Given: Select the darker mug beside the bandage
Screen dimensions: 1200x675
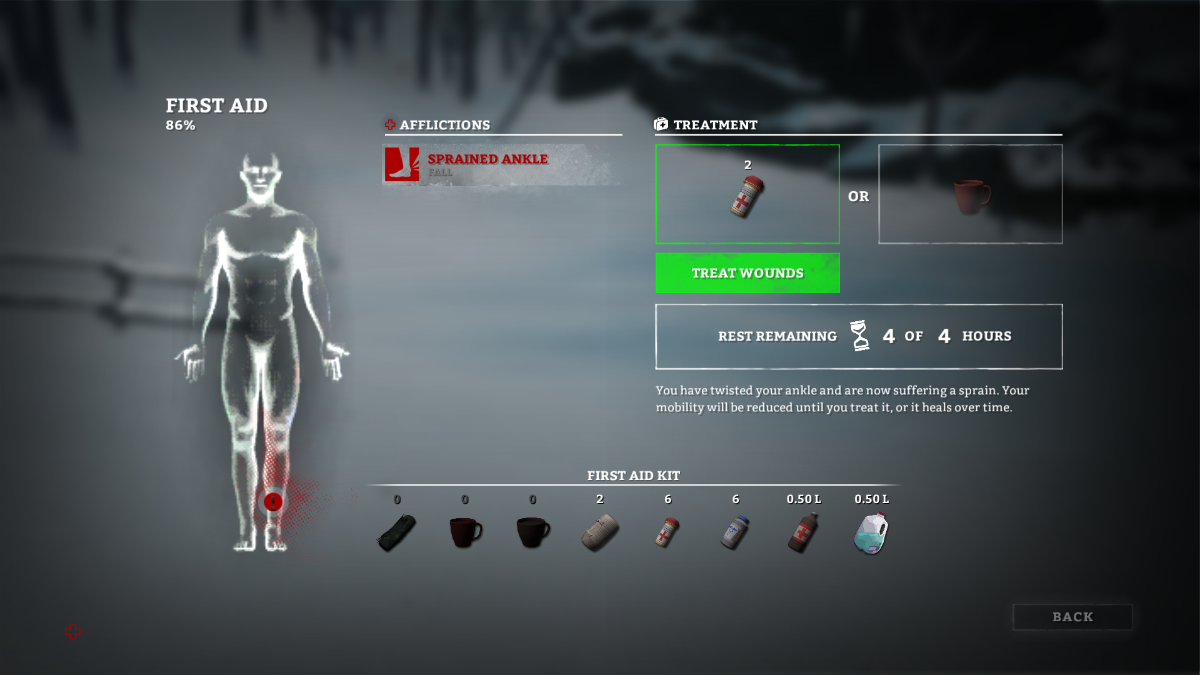Looking at the screenshot, I should 532,532.
